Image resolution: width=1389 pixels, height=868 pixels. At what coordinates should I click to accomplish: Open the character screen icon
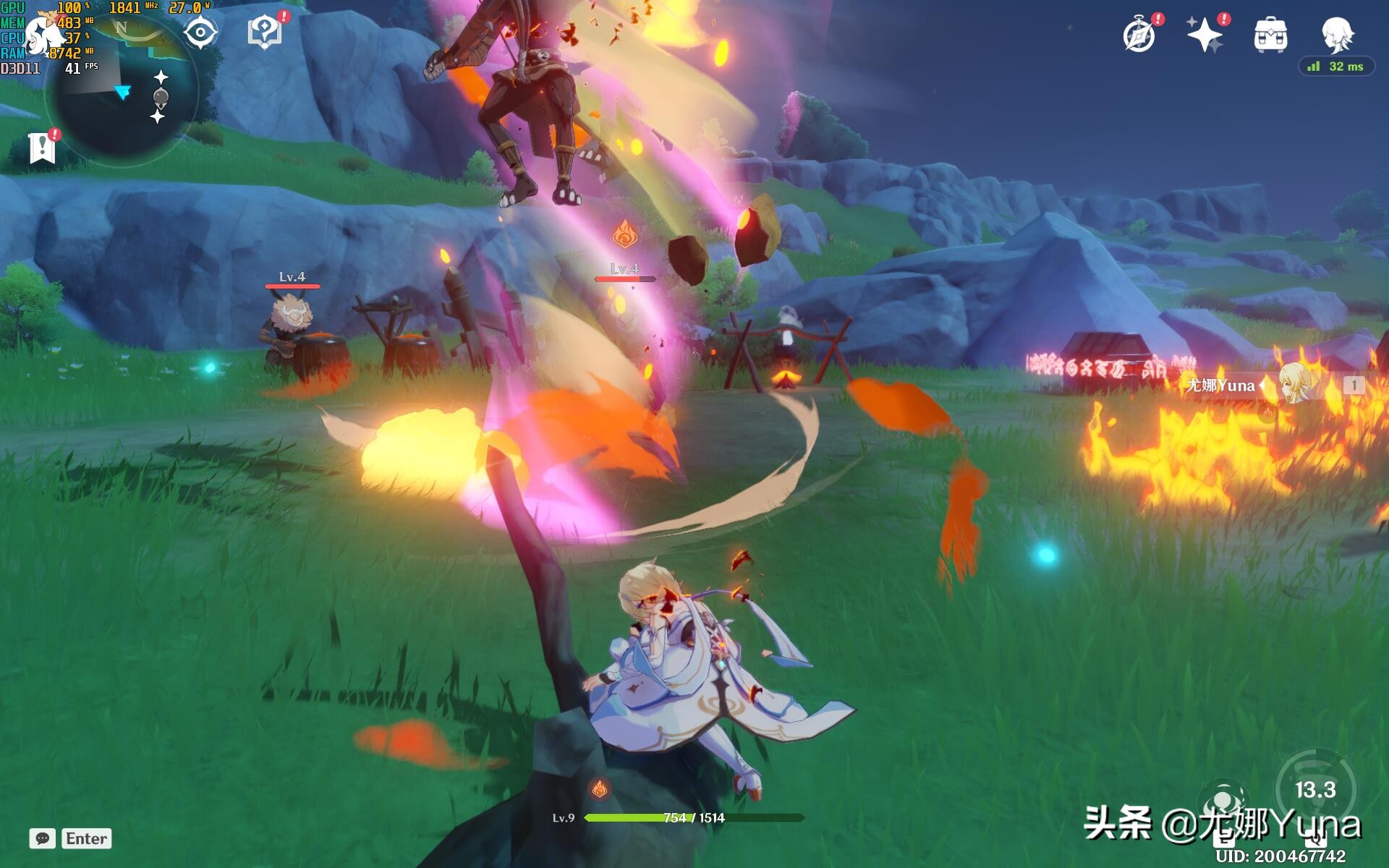click(1337, 33)
